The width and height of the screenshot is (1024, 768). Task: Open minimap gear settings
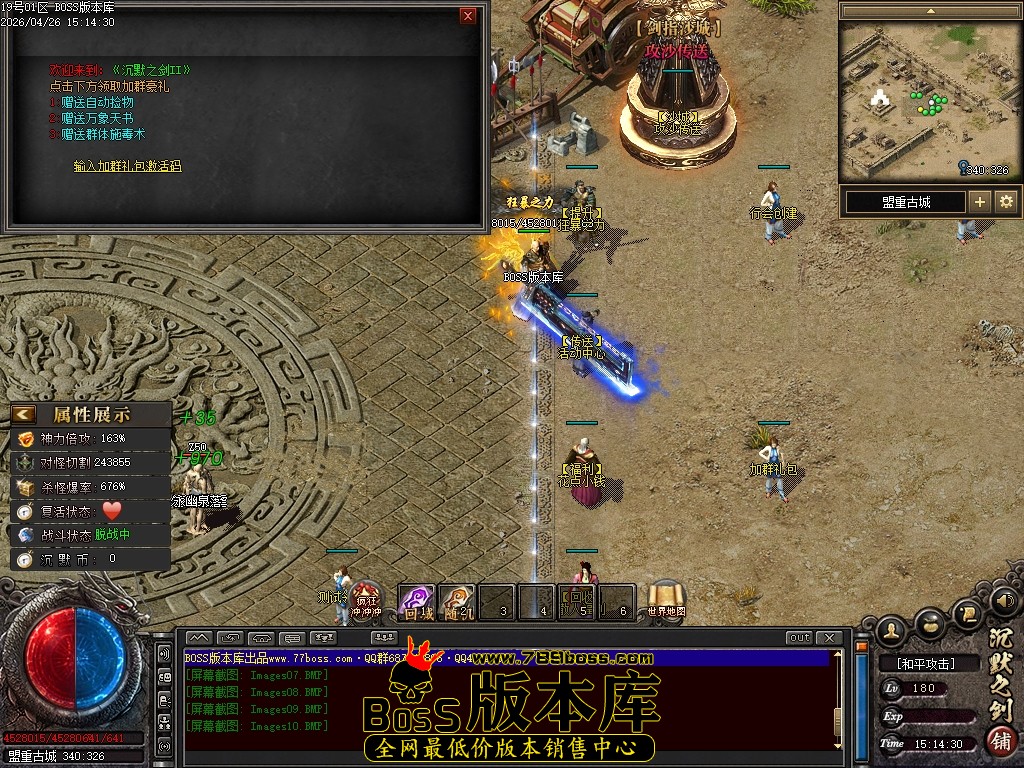1006,202
